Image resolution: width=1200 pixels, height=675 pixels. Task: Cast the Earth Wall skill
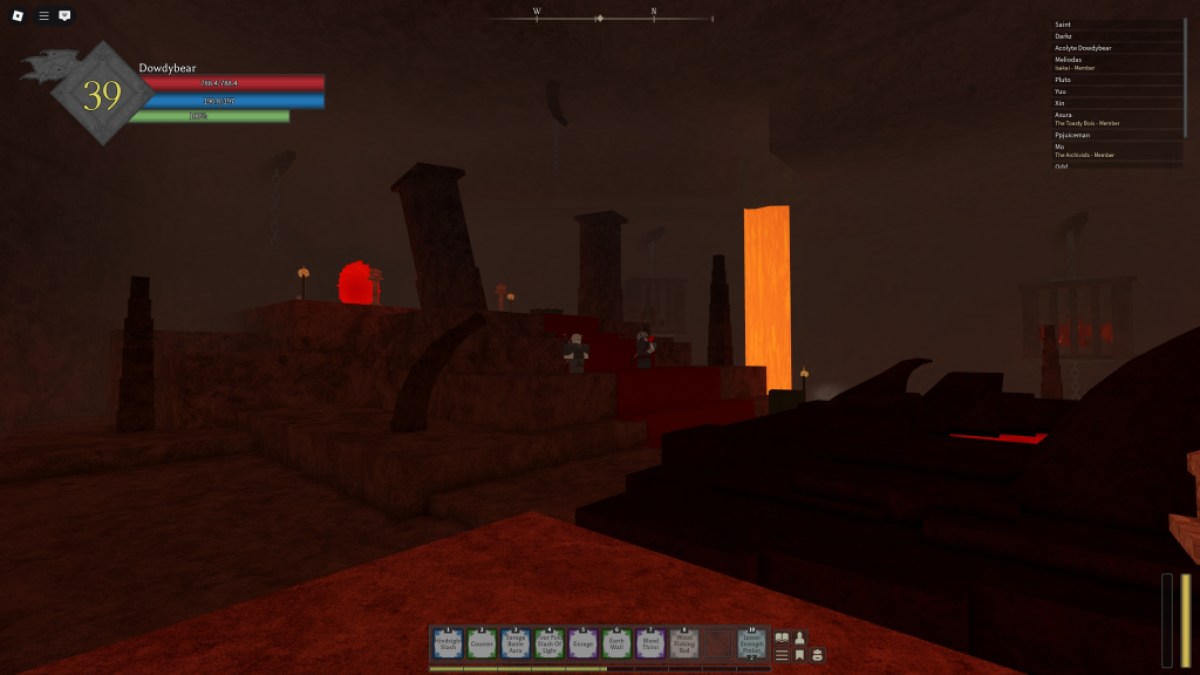(x=617, y=644)
